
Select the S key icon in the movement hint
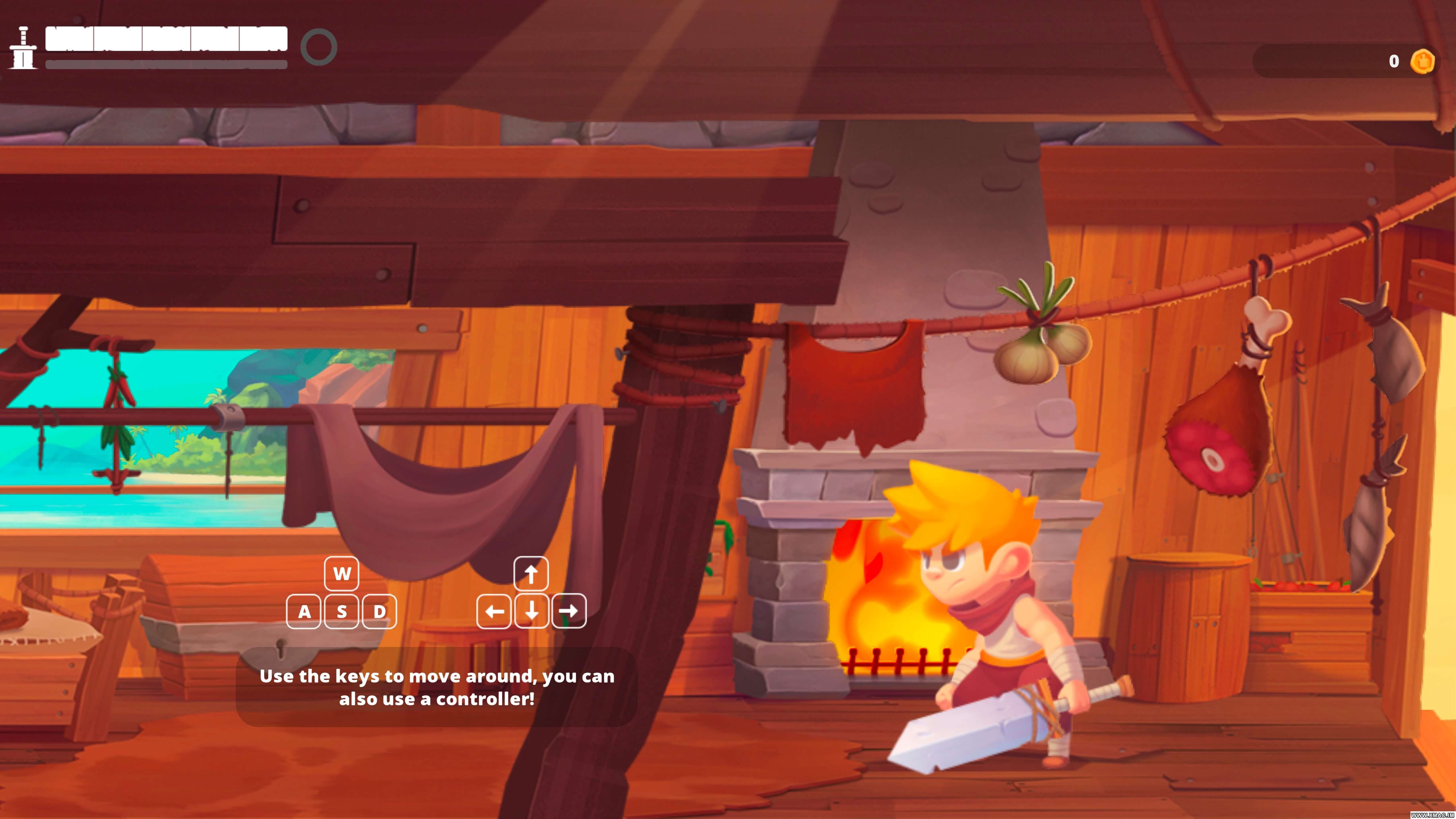point(341,612)
